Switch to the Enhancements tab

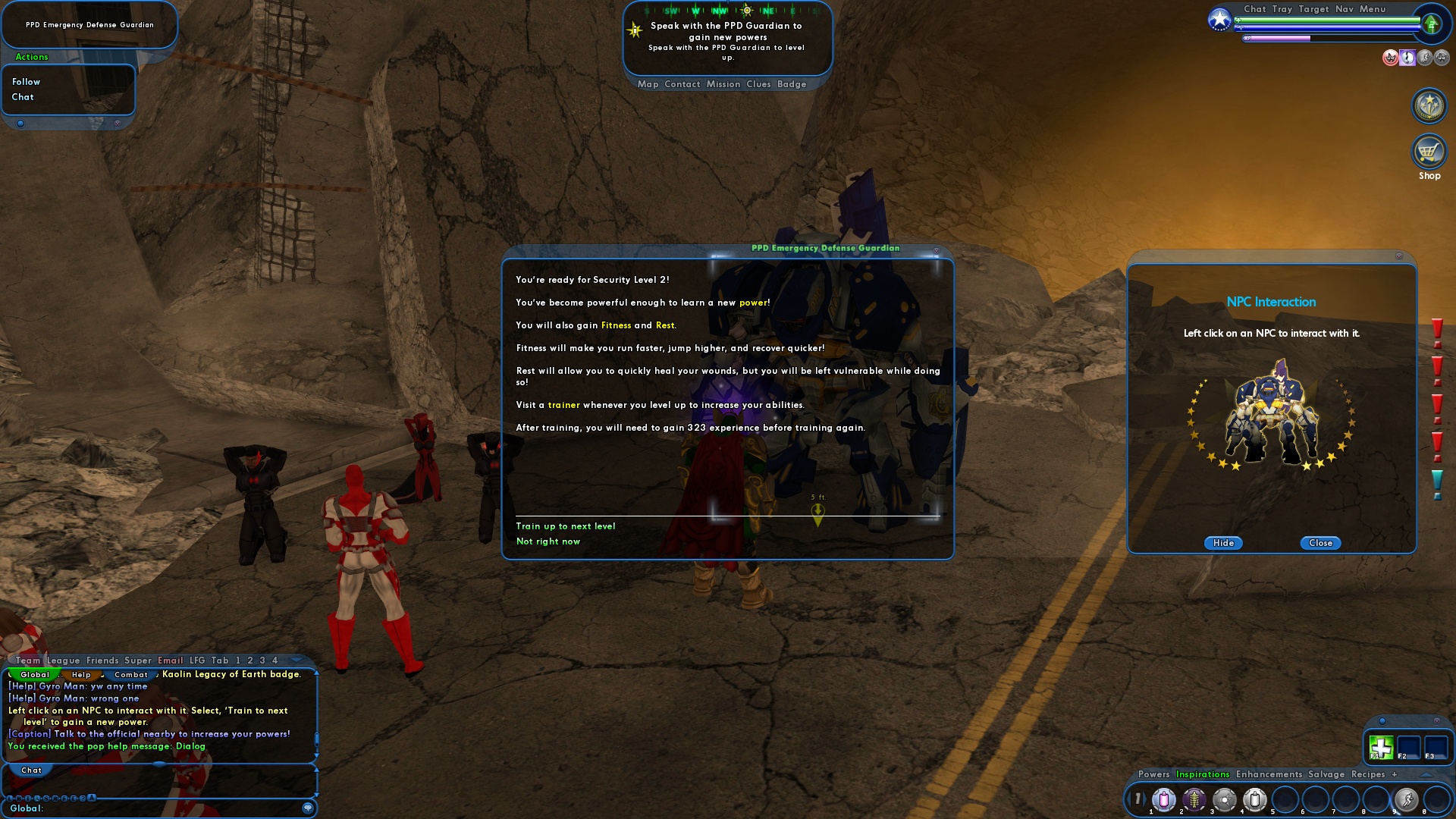pyautogui.click(x=1269, y=774)
